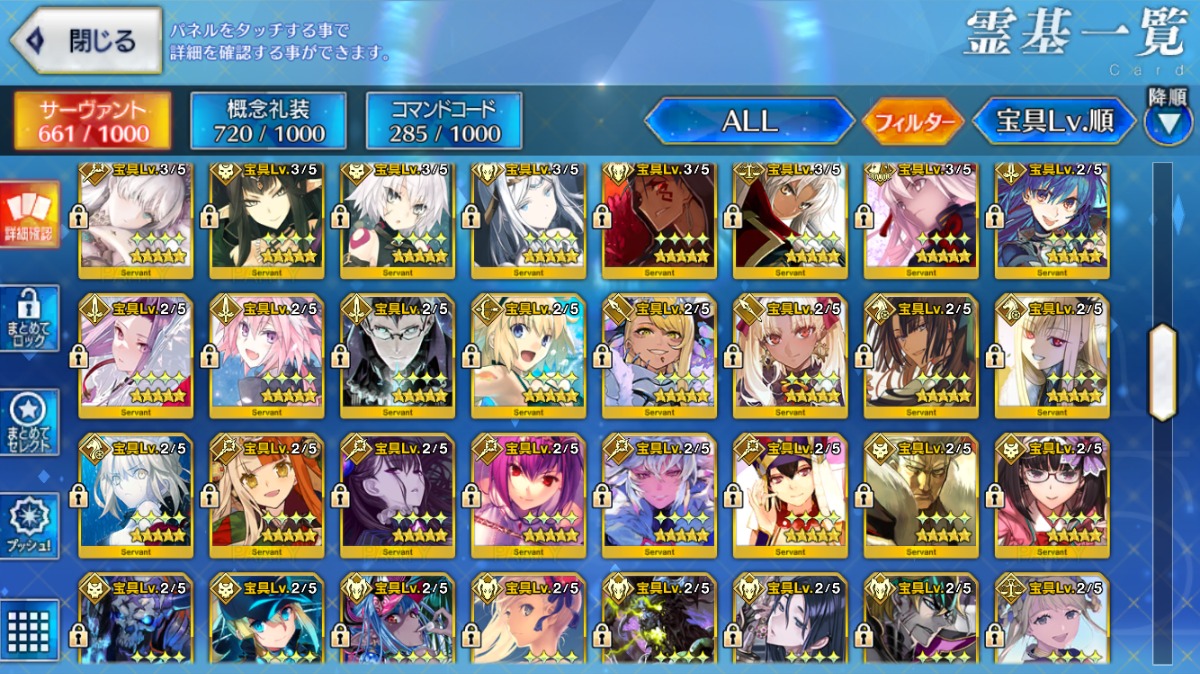The height and width of the screenshot is (674, 1200).
Task: Switch to the サーヴァント tab
Action: pos(92,121)
